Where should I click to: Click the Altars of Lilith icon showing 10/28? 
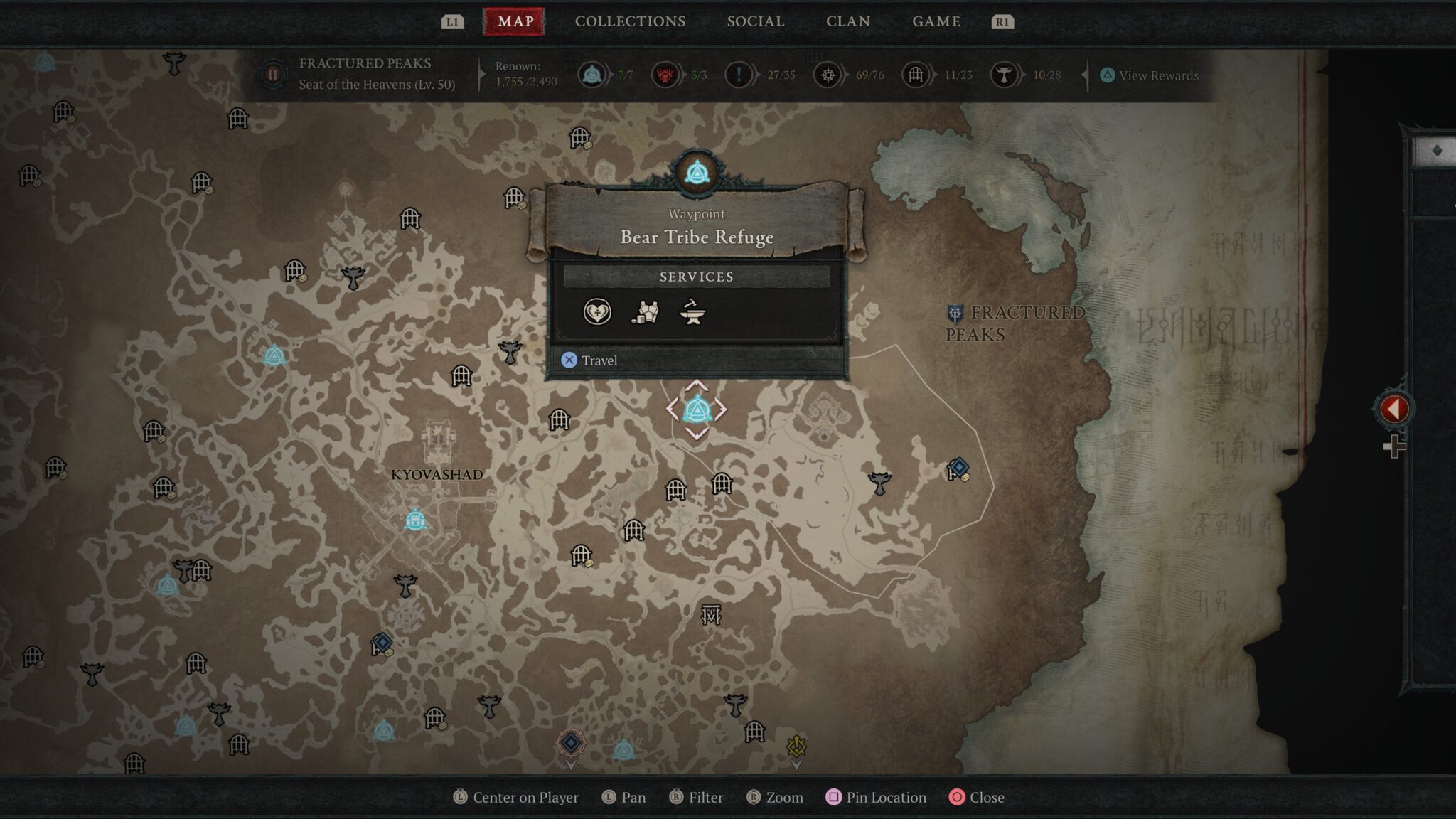[x=1006, y=74]
